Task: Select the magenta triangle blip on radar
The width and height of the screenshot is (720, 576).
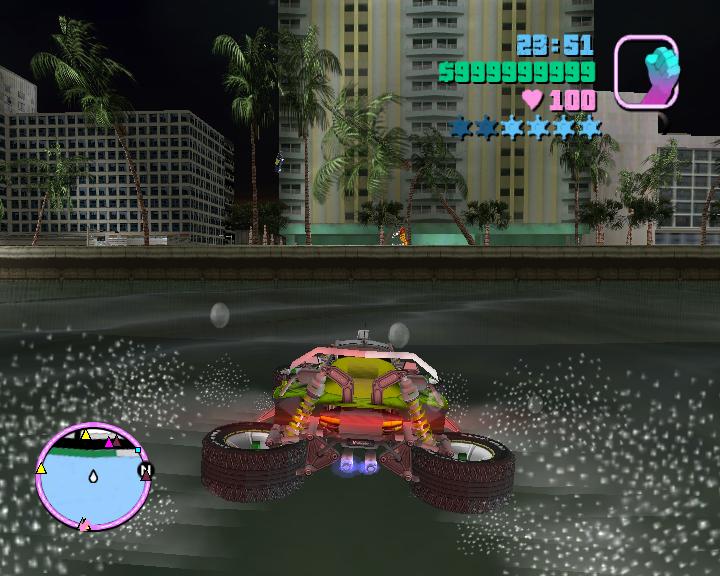Action: [x=111, y=440]
